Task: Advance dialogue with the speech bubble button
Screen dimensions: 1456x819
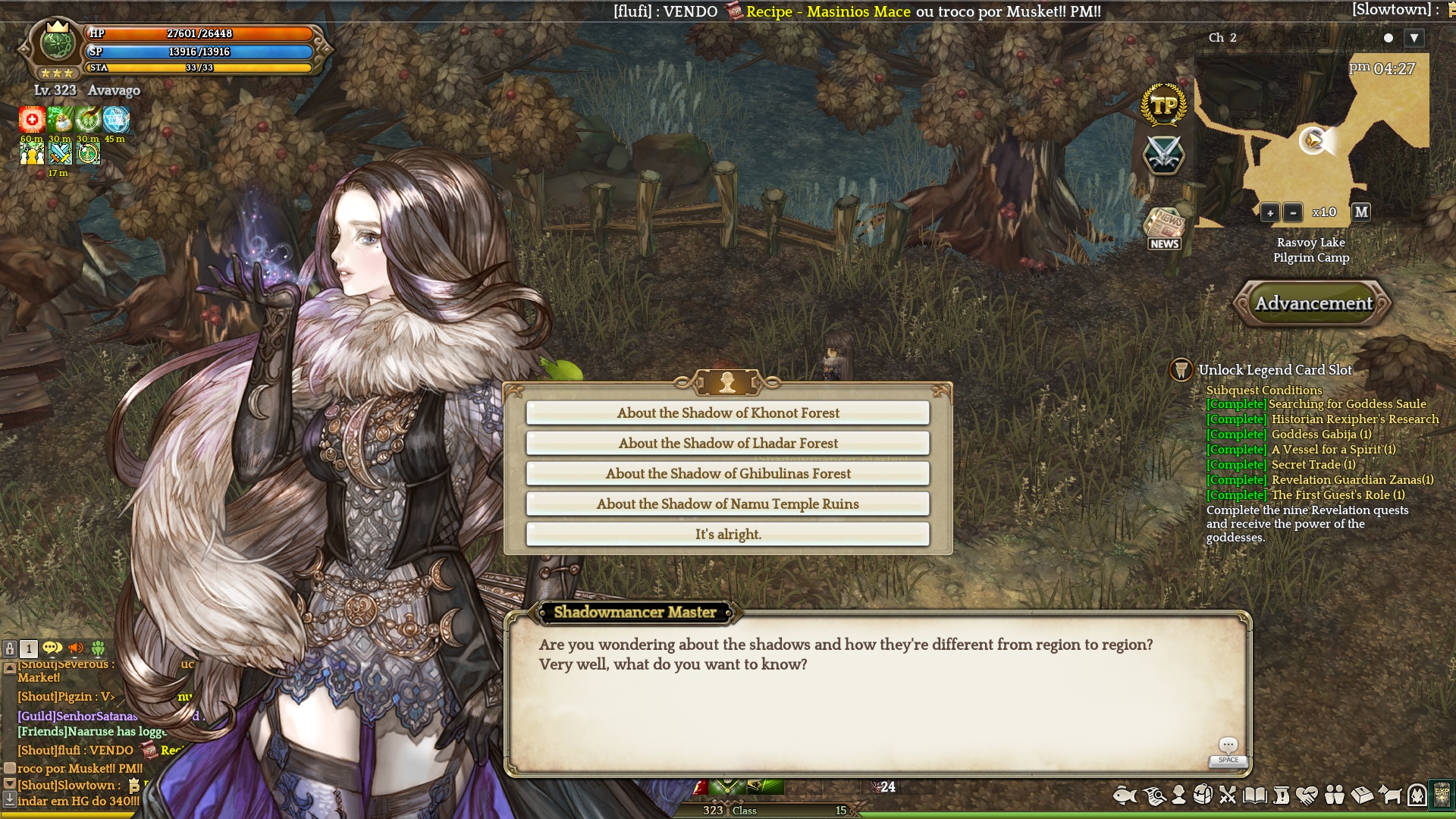Action: 1228,748
